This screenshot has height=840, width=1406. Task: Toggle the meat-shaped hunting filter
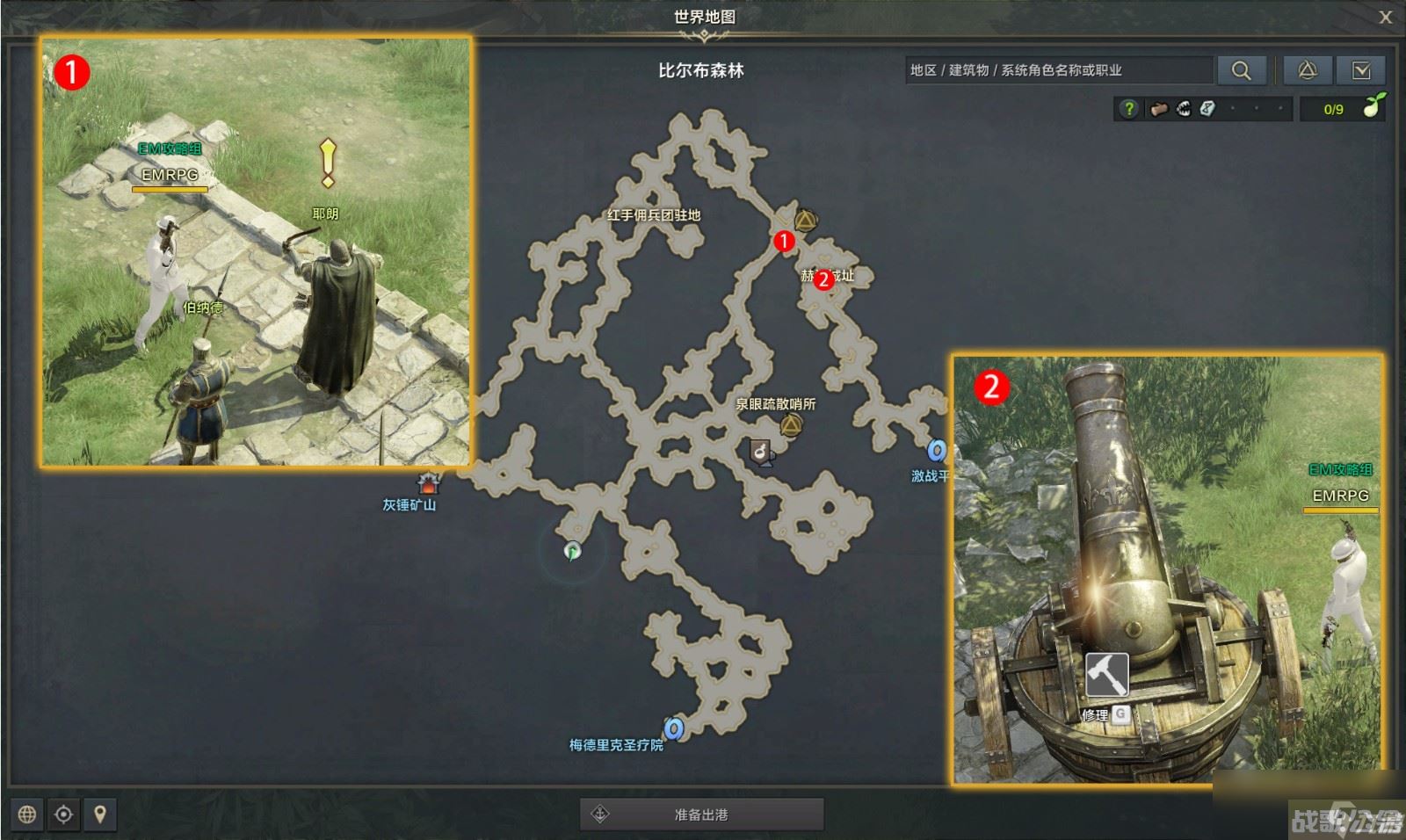pos(1158,108)
